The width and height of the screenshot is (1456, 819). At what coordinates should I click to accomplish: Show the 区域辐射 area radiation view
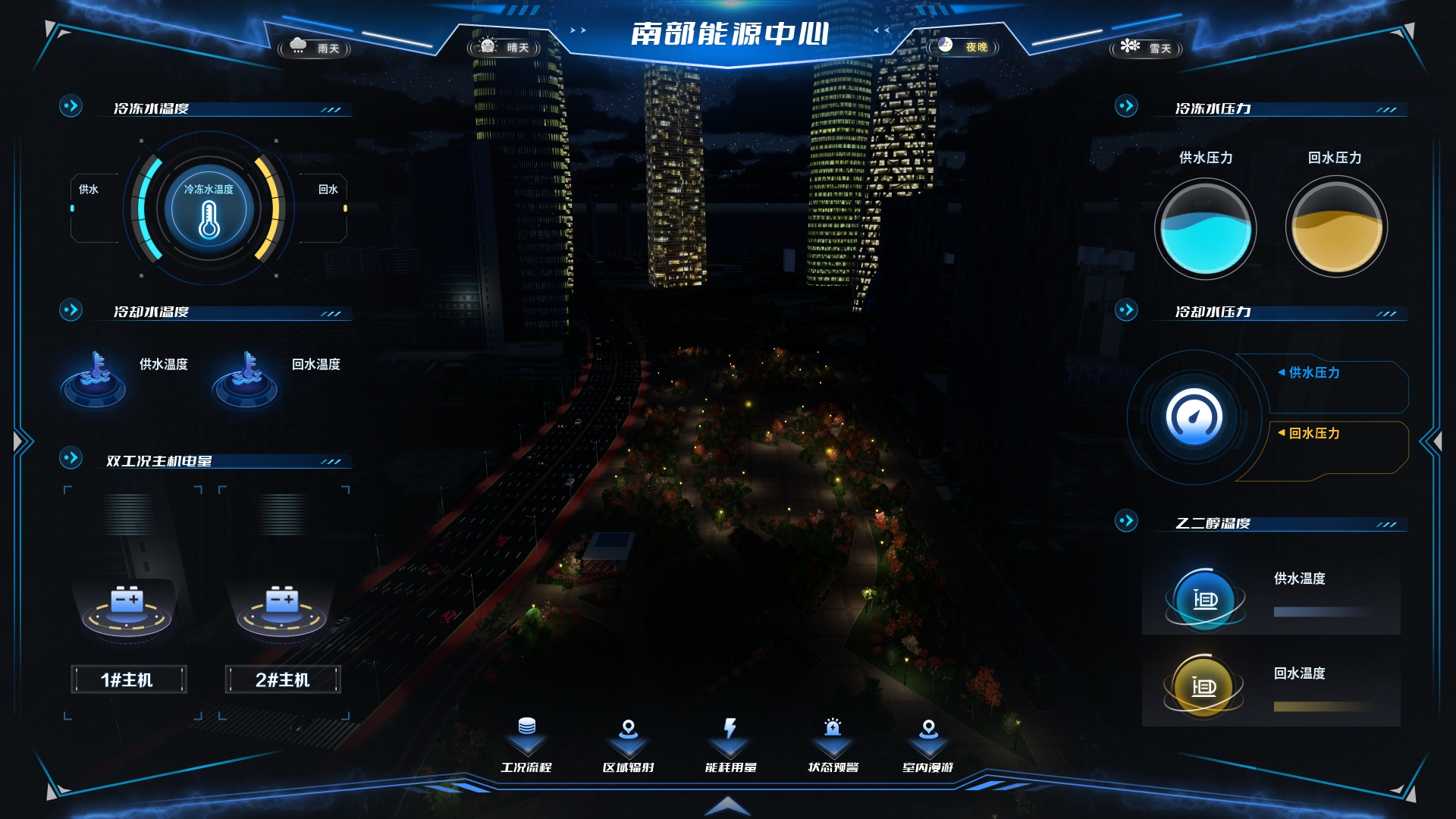pyautogui.click(x=628, y=745)
